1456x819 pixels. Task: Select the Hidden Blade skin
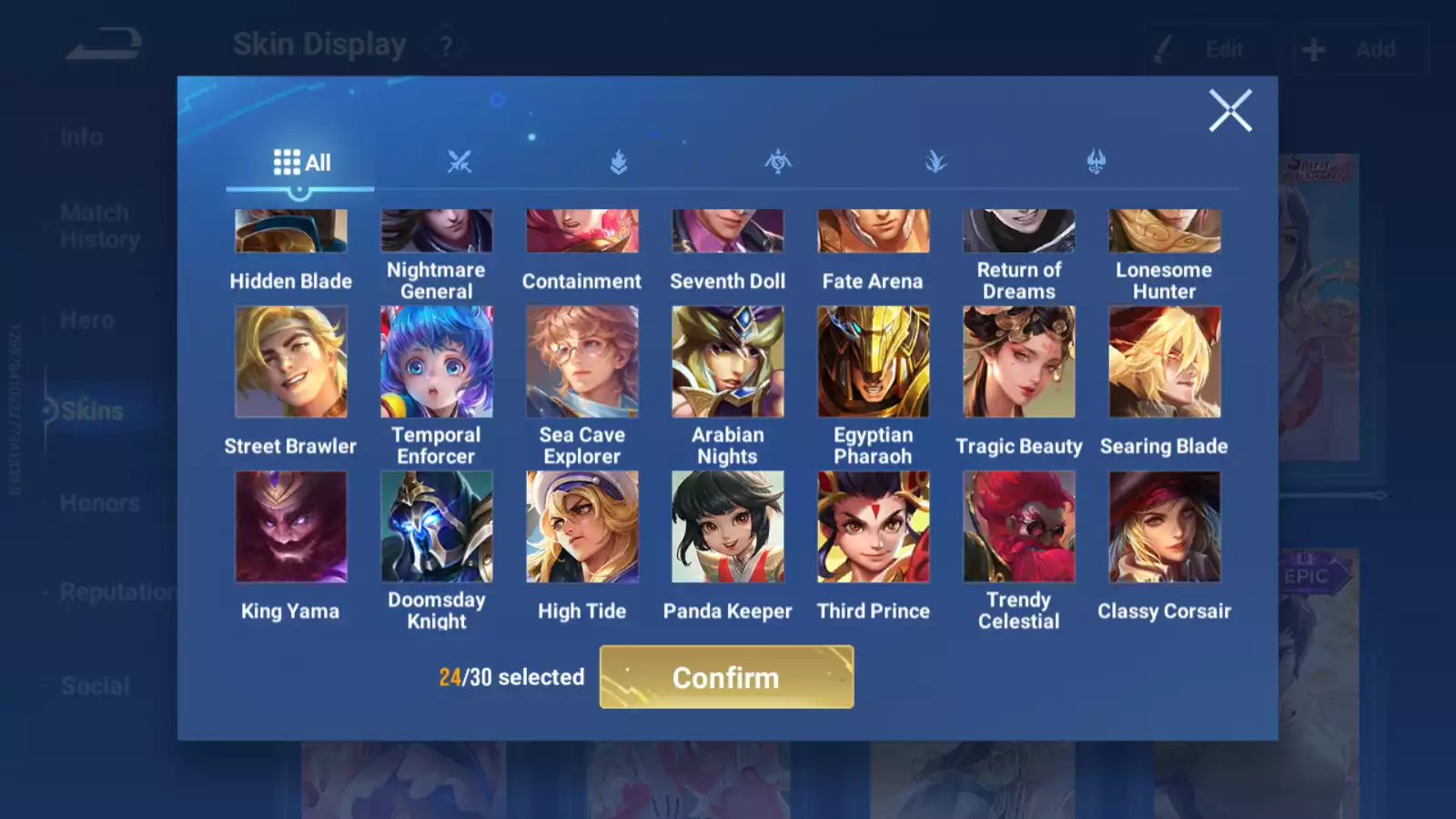pyautogui.click(x=291, y=232)
